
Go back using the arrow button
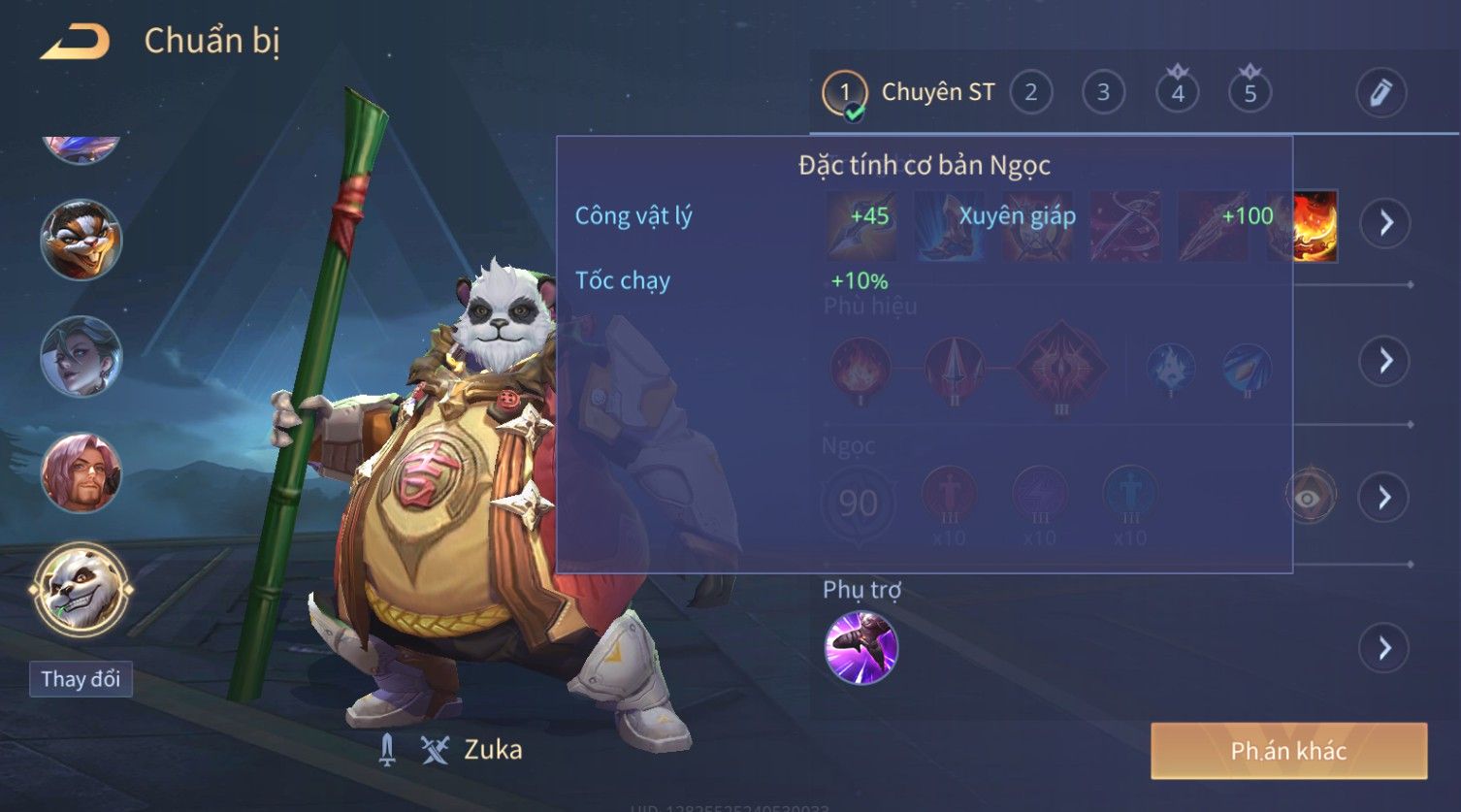pos(75,42)
